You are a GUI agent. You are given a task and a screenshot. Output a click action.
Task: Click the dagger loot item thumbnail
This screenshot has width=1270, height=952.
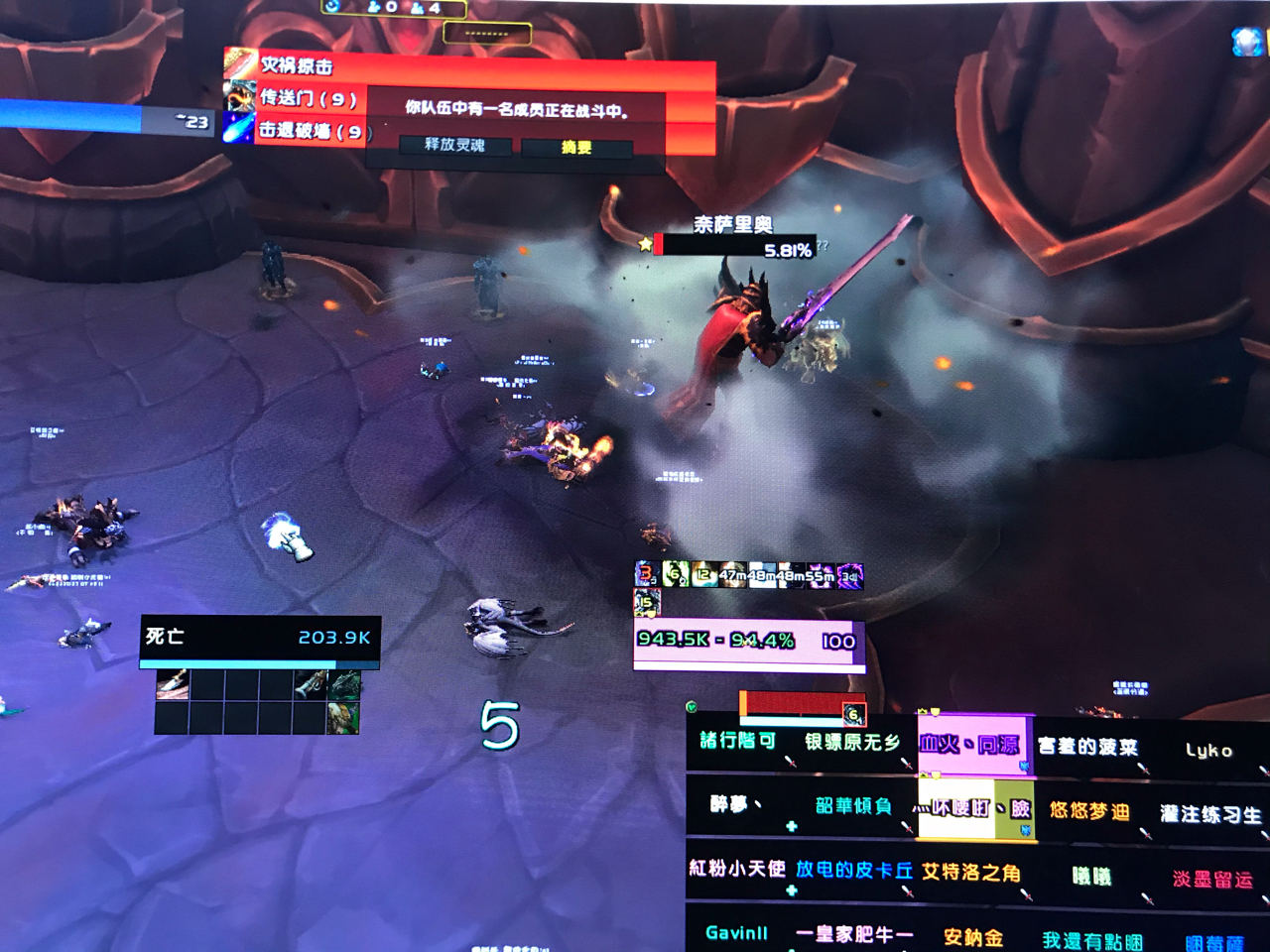172,682
